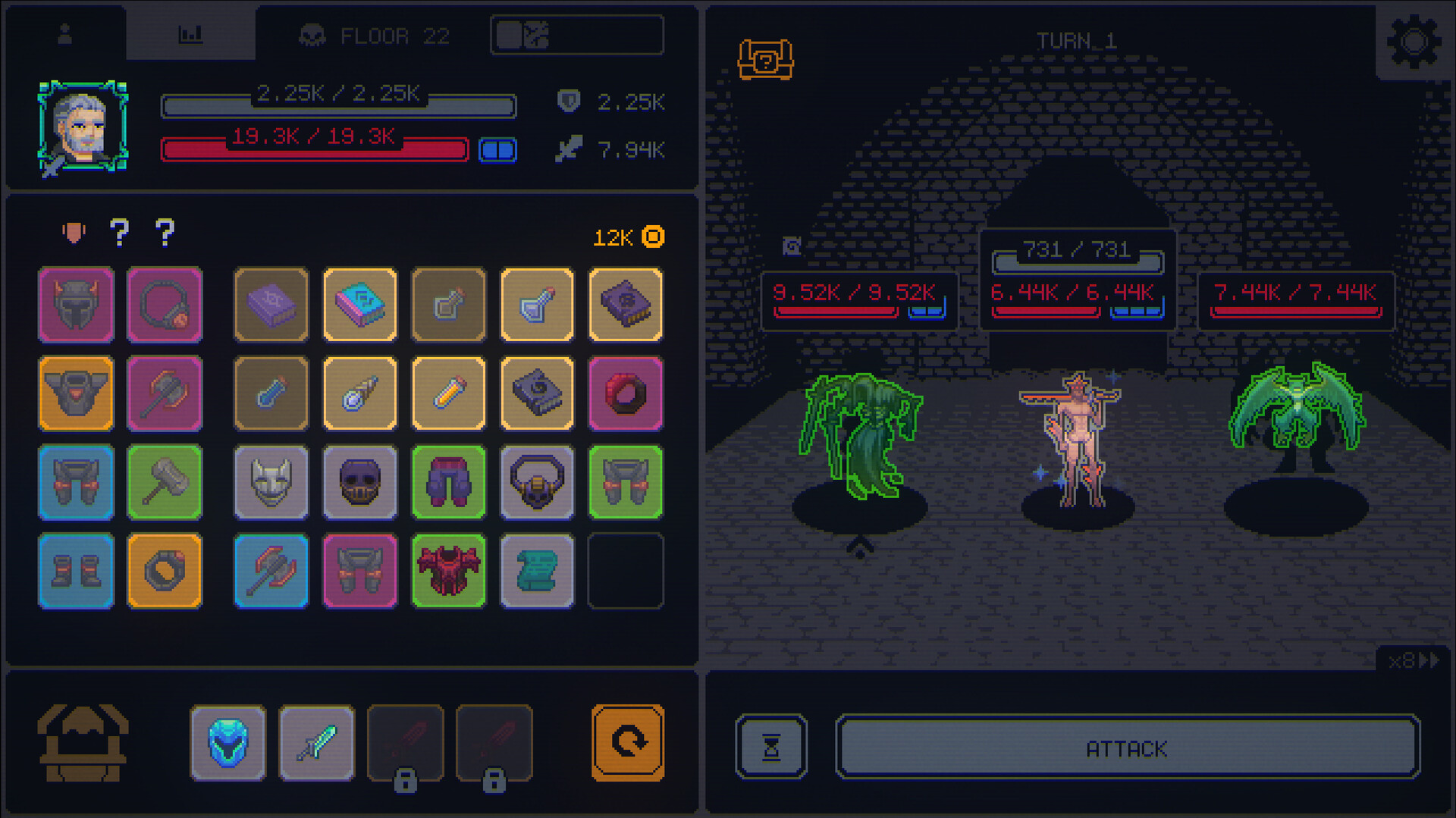
Task: Select the hourglass wait icon
Action: (x=771, y=749)
